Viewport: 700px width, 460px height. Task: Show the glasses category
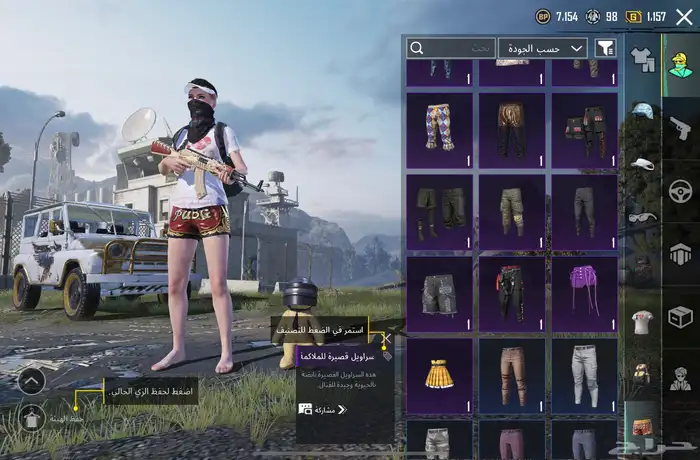(641, 215)
